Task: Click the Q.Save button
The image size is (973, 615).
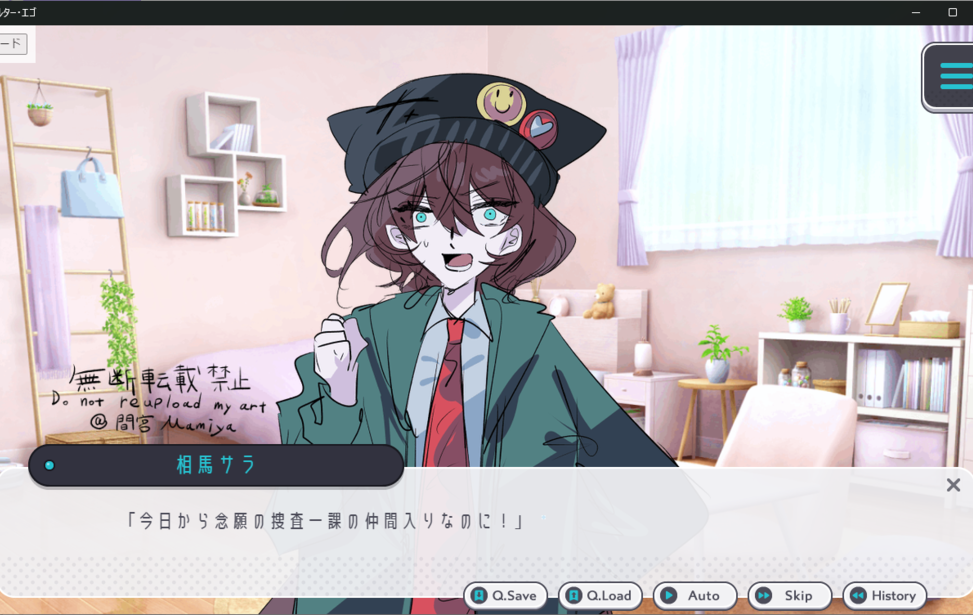Action: pos(505,596)
